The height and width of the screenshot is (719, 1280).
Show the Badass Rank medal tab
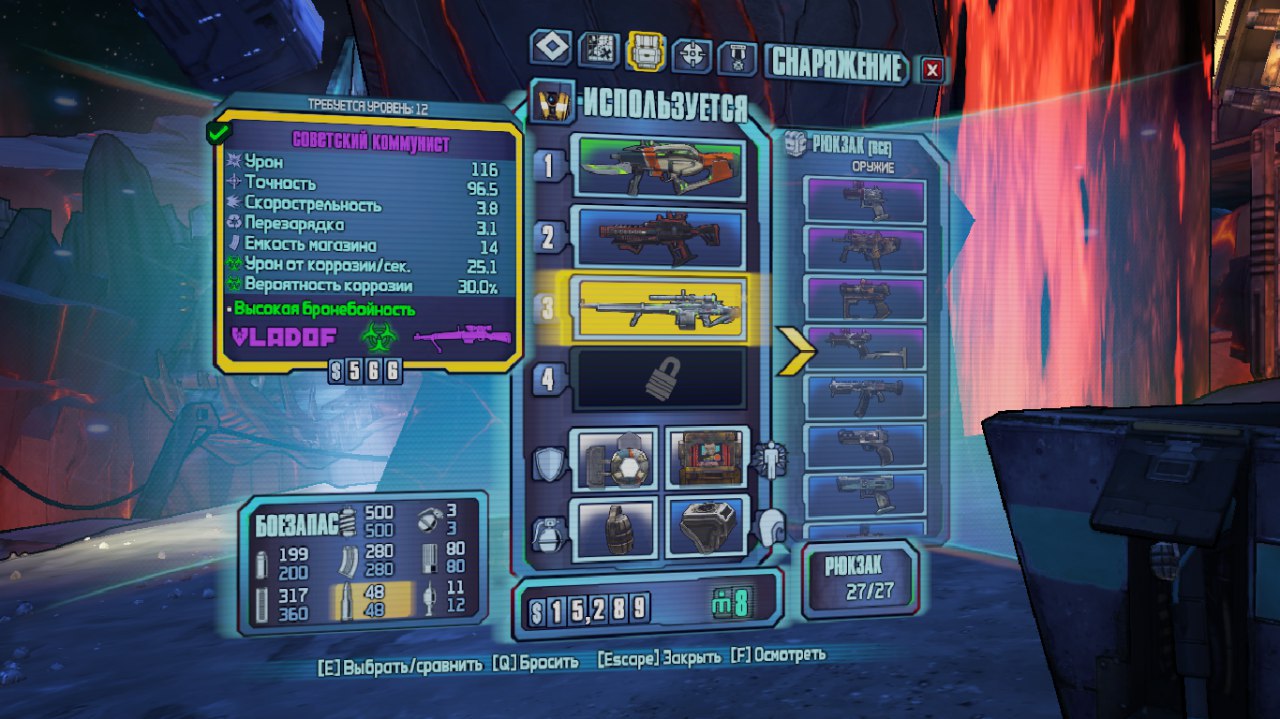coord(736,57)
